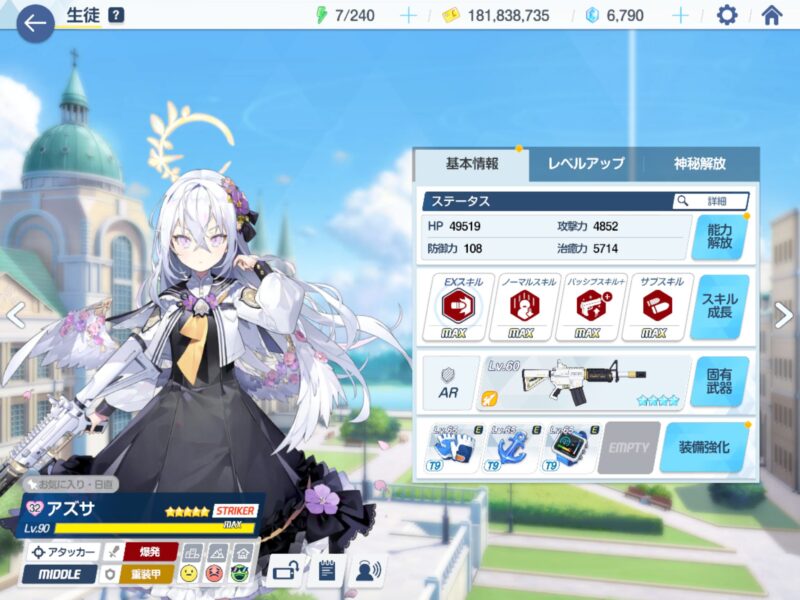The image size is (800, 600).
Task: Play the student's voice lines
Action: click(x=369, y=572)
